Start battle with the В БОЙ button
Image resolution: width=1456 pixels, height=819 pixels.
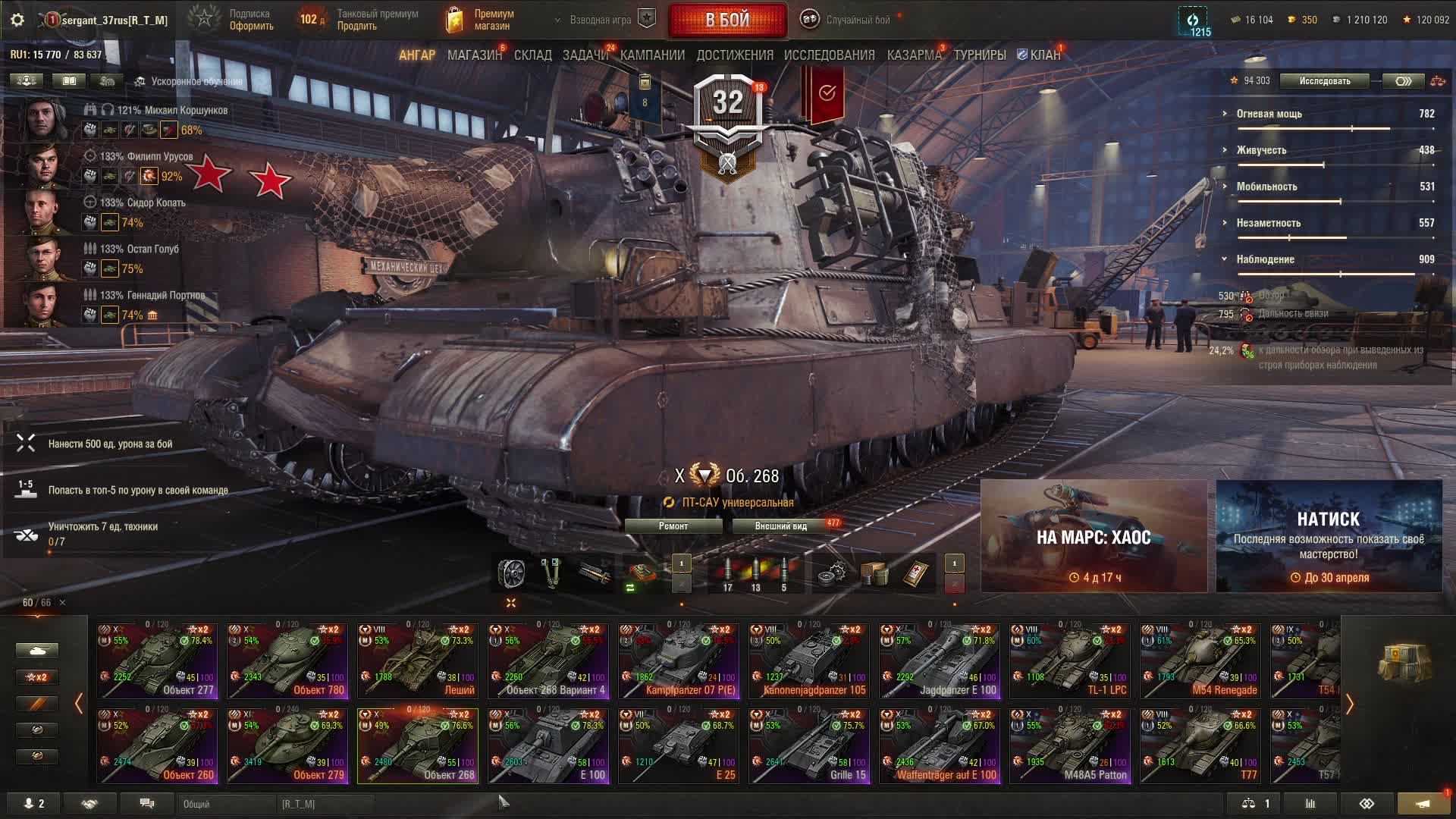click(x=727, y=20)
